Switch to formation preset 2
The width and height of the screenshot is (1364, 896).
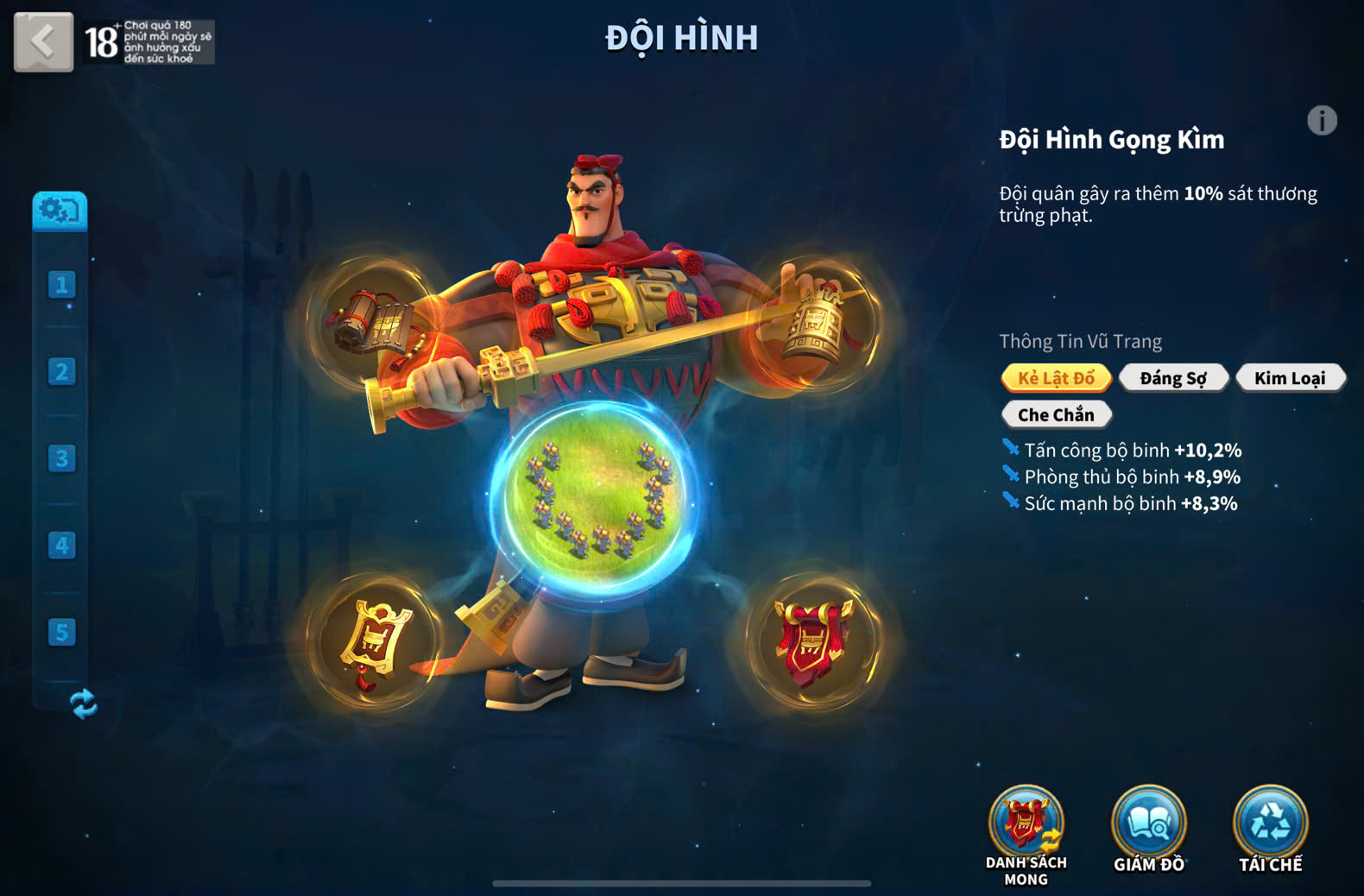(x=61, y=372)
